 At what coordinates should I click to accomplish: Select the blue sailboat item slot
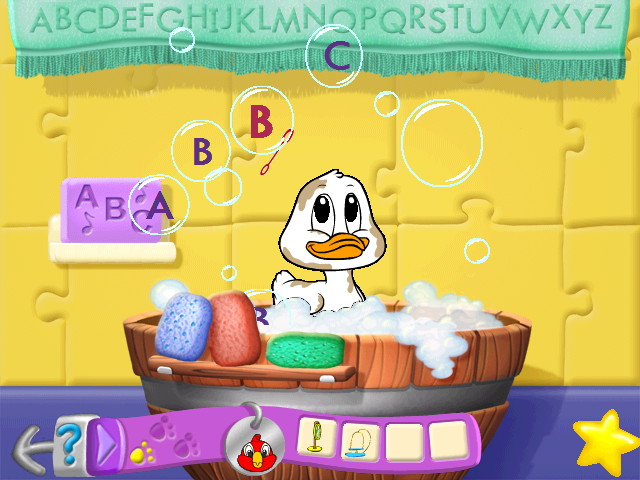pos(361,438)
